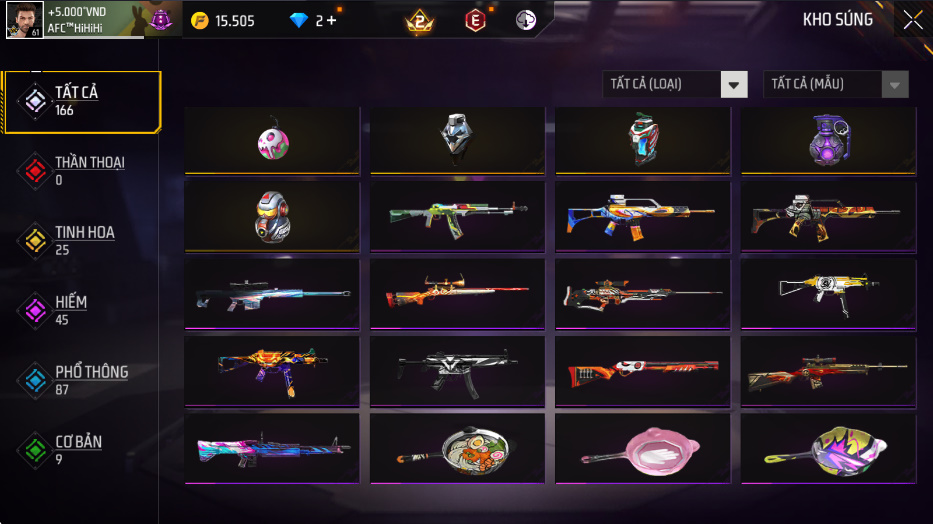Choose the purple grenade skin

click(827, 142)
